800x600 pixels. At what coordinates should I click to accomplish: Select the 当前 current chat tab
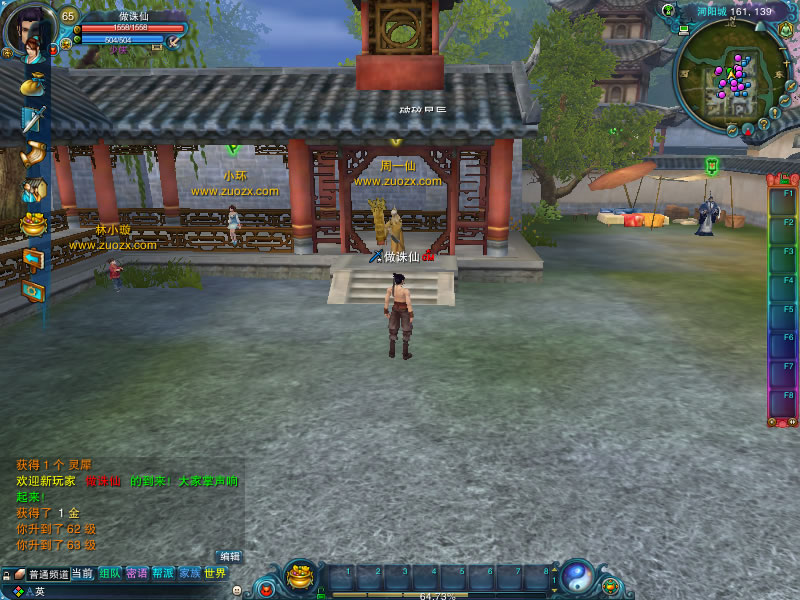pos(83,574)
